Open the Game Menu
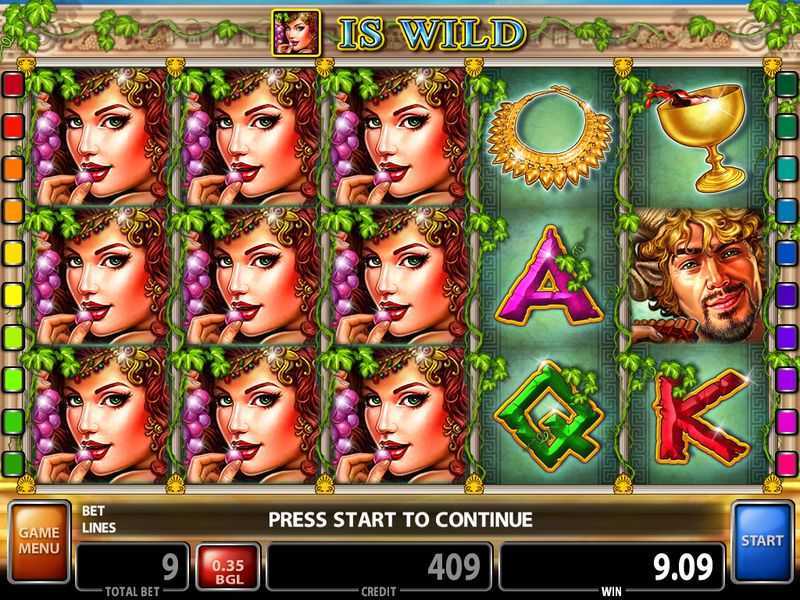 point(39,542)
